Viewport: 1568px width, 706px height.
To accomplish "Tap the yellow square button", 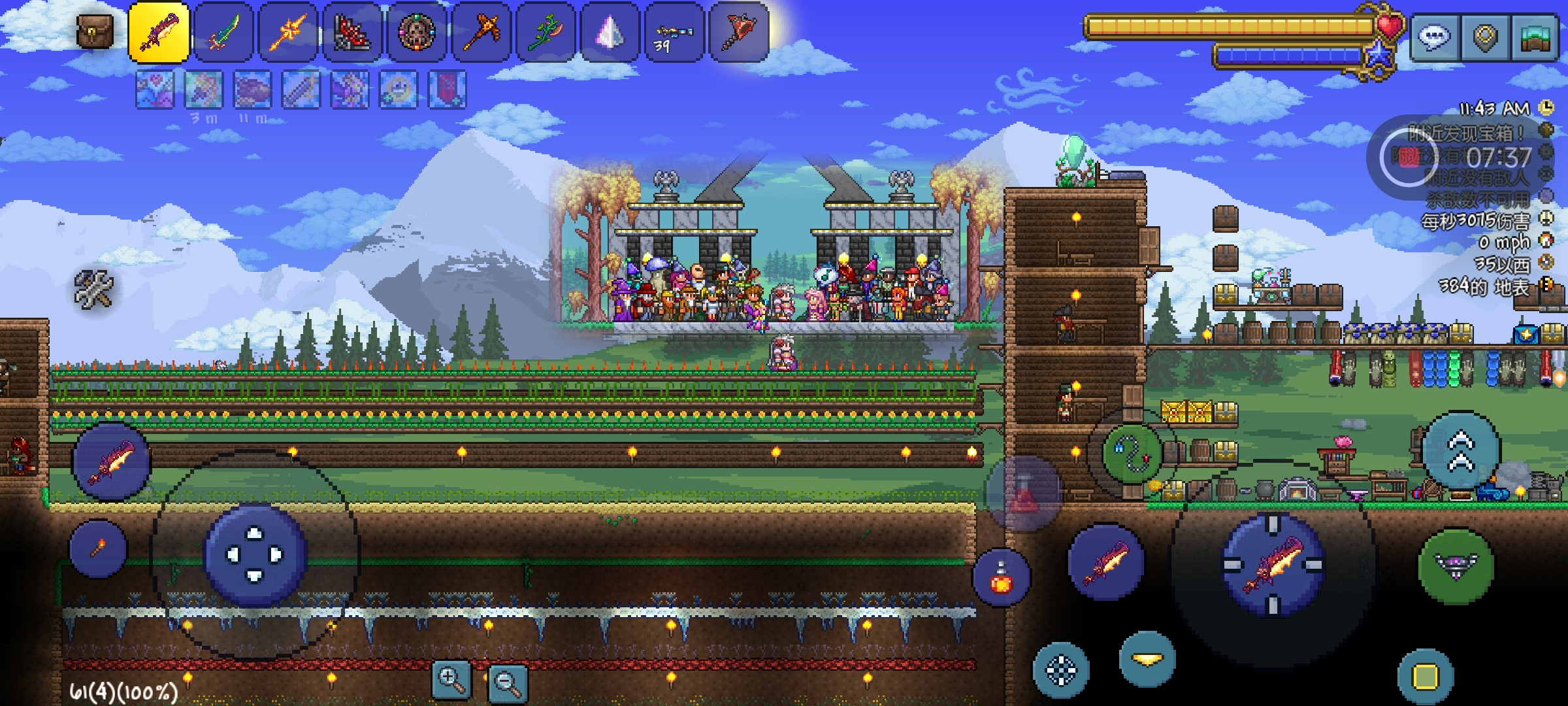I will (1425, 677).
